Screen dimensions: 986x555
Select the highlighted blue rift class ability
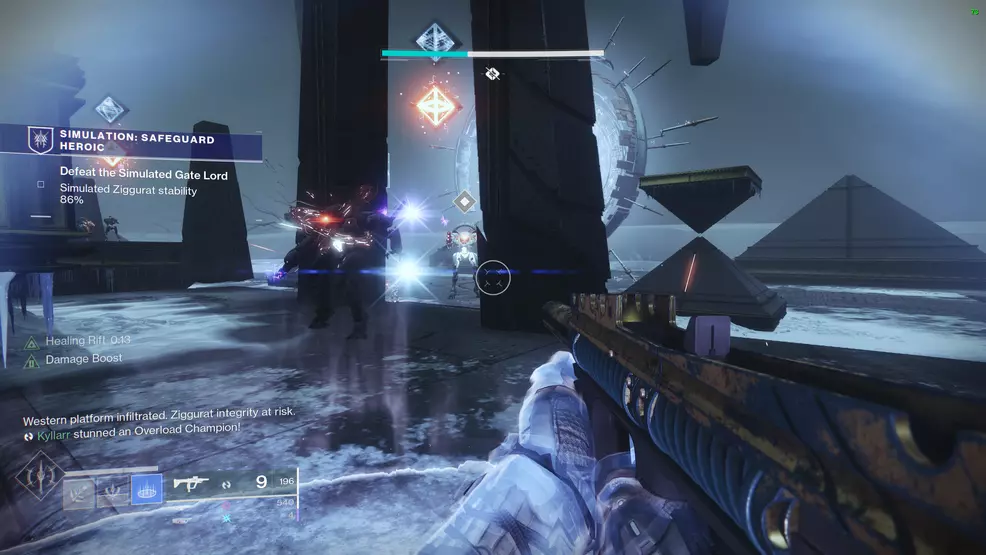click(x=146, y=490)
